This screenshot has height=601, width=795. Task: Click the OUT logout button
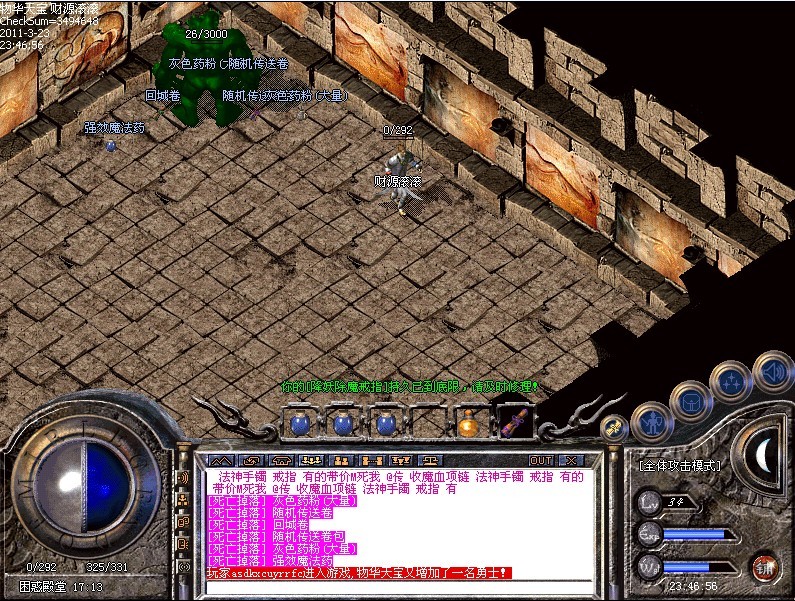[541, 460]
